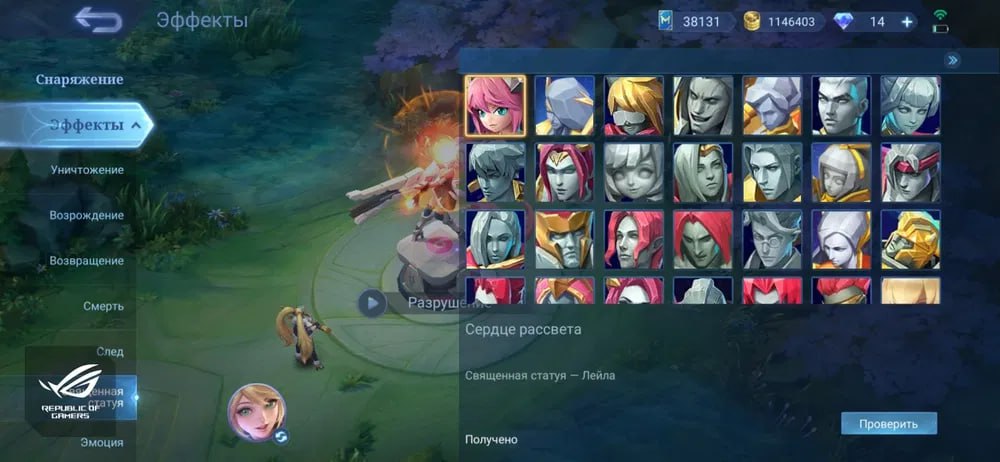The width and height of the screenshot is (1000, 462).
Task: Click the Проверить button
Action: pyautogui.click(x=888, y=423)
